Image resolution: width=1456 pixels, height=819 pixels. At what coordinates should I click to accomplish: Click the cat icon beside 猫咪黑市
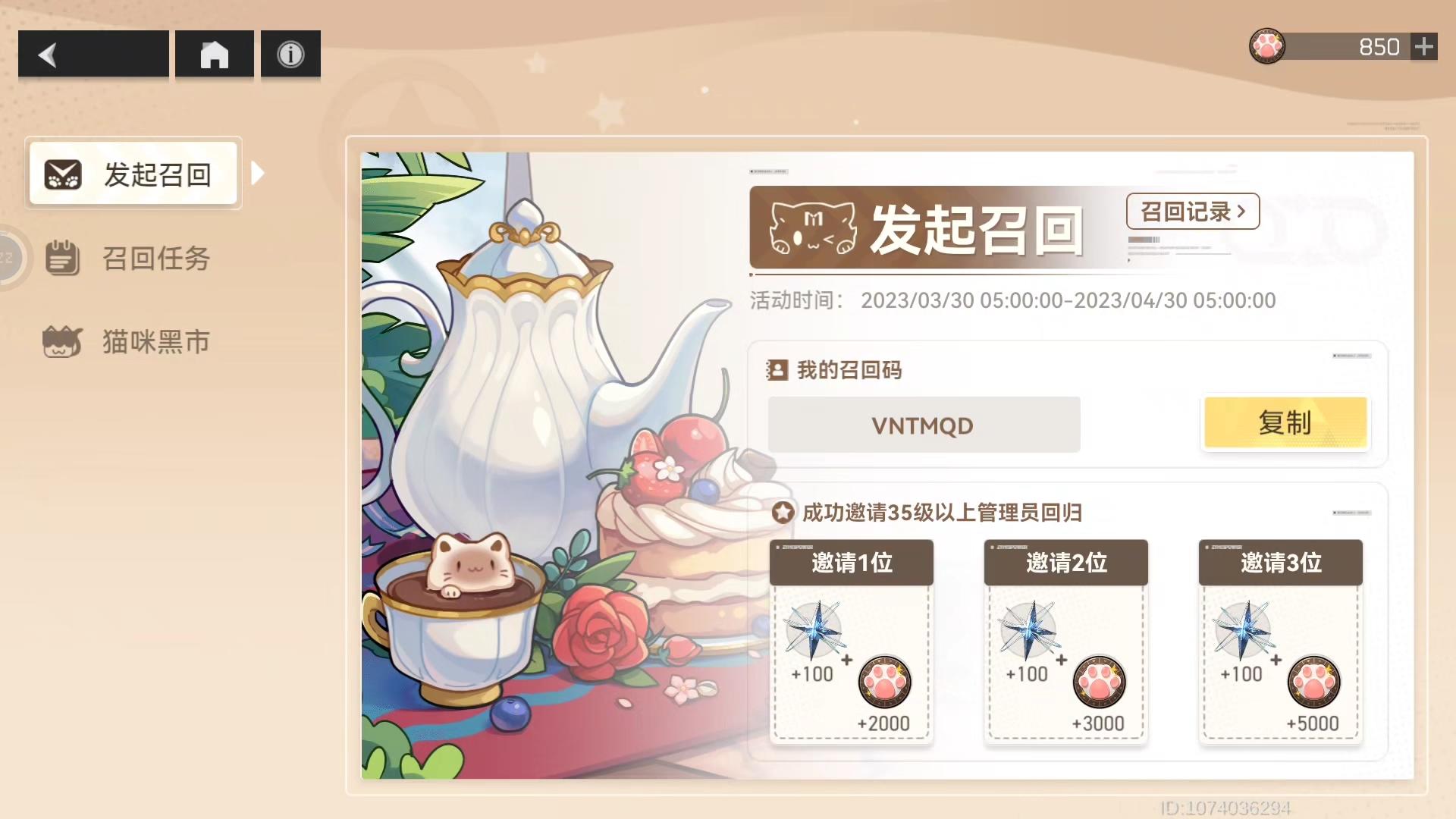[x=61, y=341]
